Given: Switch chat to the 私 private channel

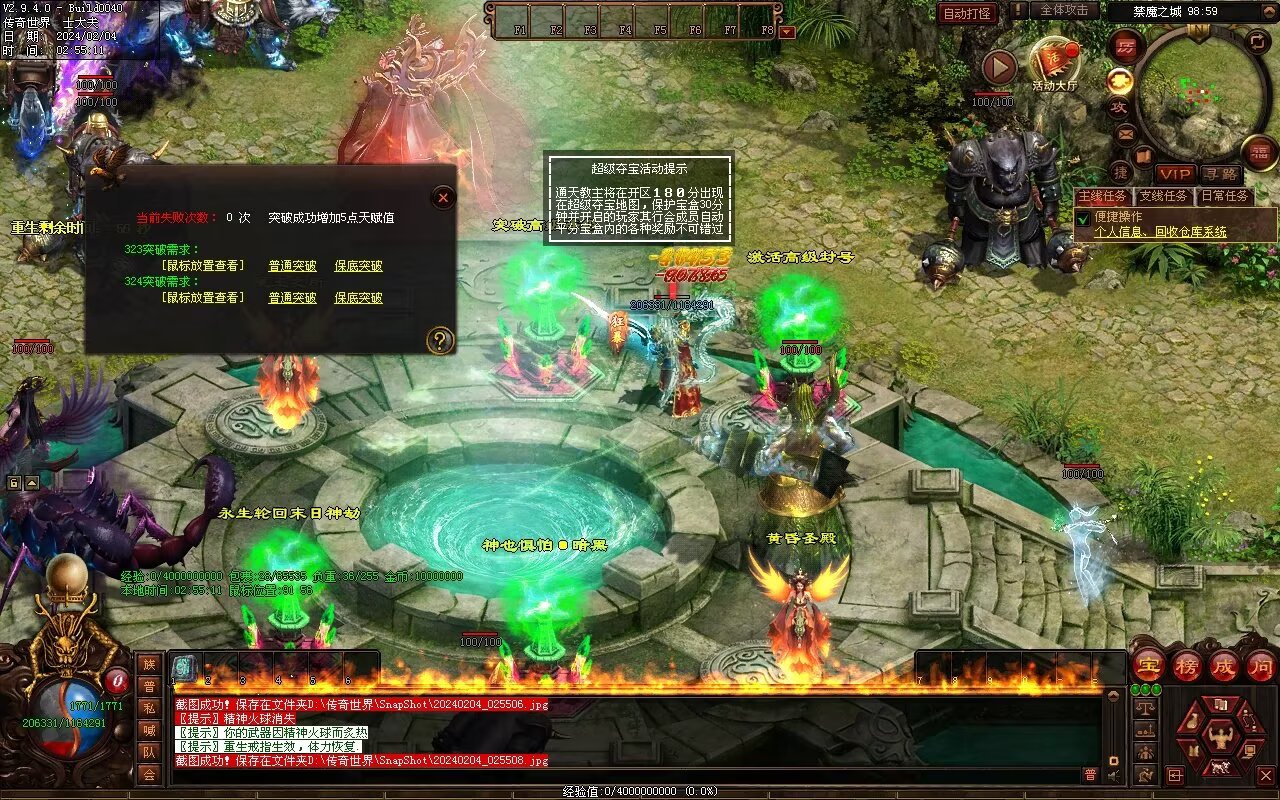Looking at the screenshot, I should pyautogui.click(x=149, y=709).
